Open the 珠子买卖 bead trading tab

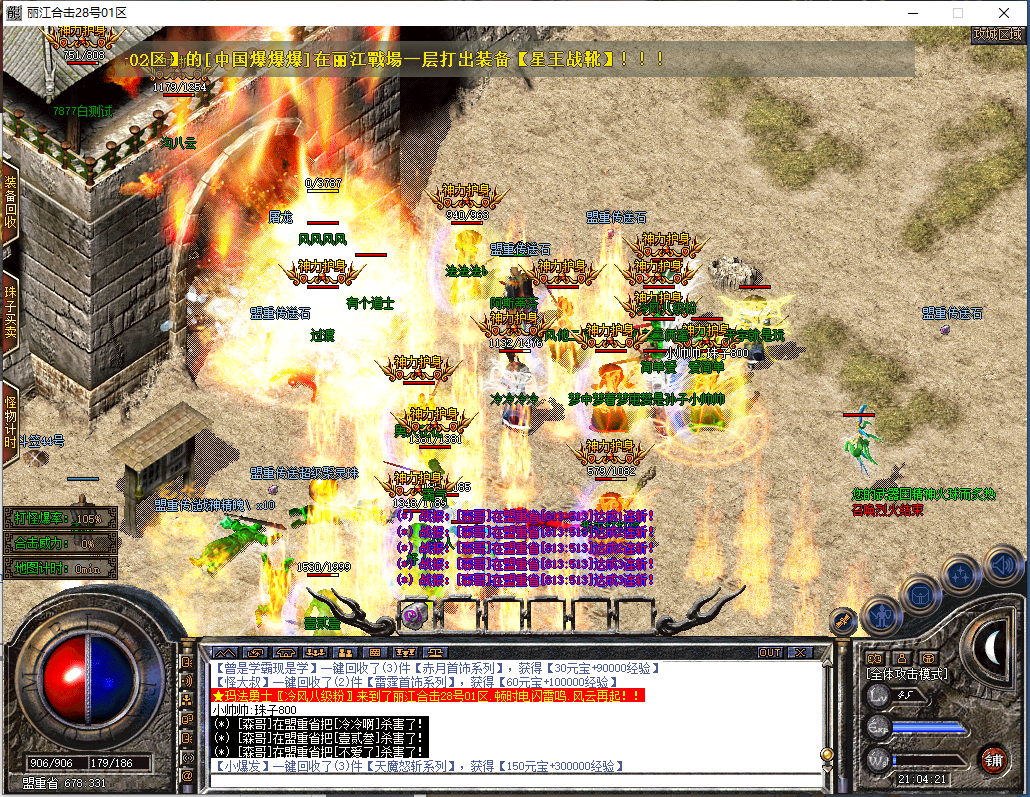pos(10,311)
